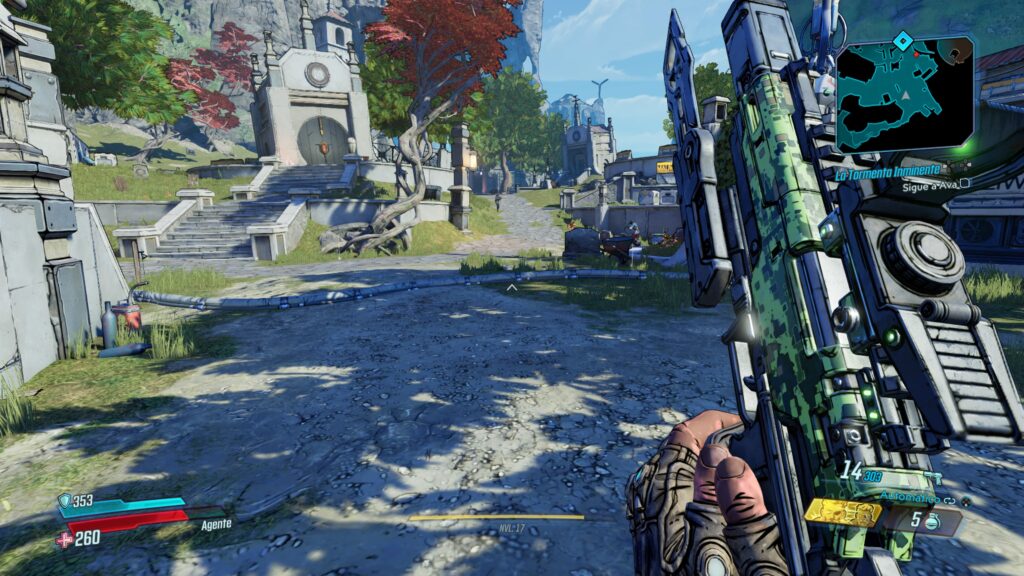This screenshot has width=1024, height=576.
Task: Click the red health cross icon
Action: (65, 539)
